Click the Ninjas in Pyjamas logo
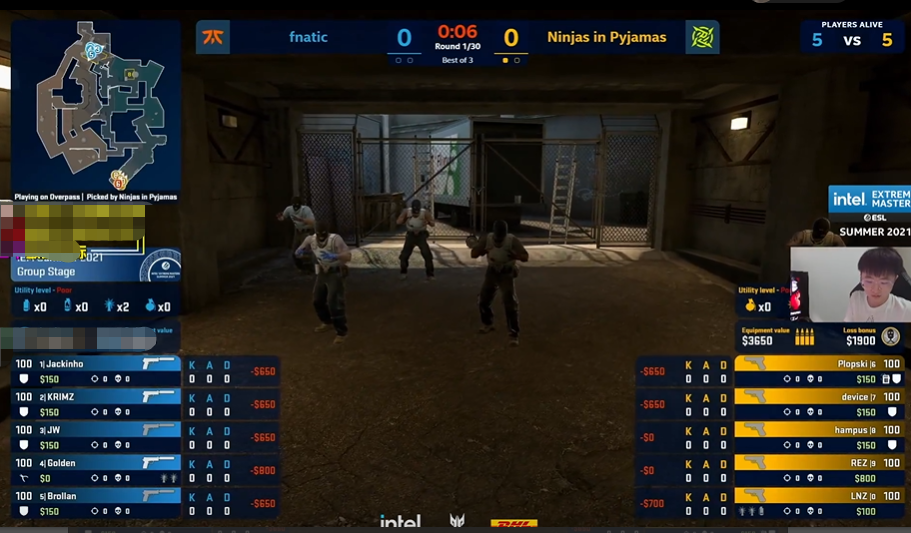The width and height of the screenshot is (911, 533). click(703, 38)
